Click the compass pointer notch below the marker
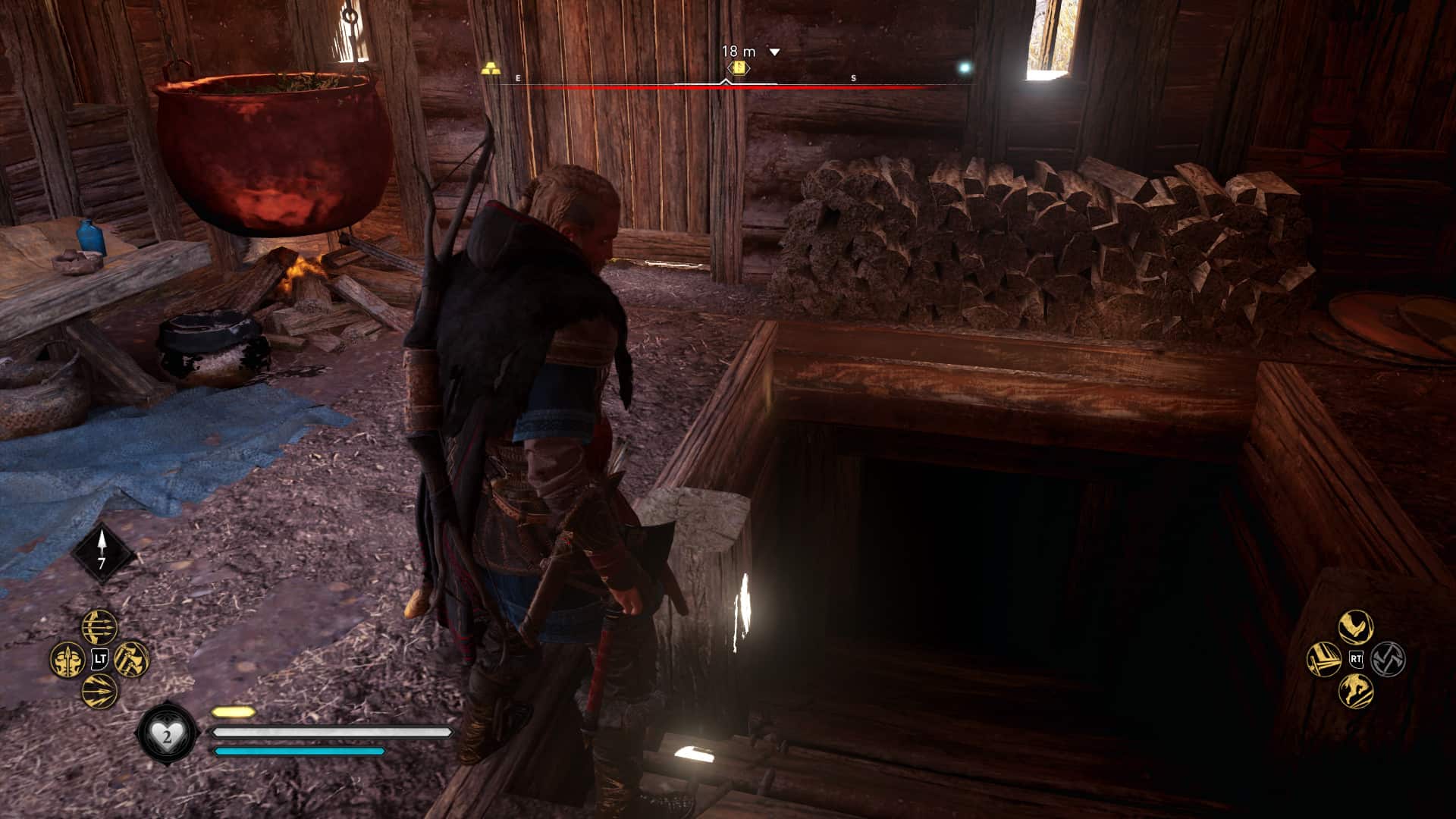The width and height of the screenshot is (1456, 819). pyautogui.click(x=726, y=80)
